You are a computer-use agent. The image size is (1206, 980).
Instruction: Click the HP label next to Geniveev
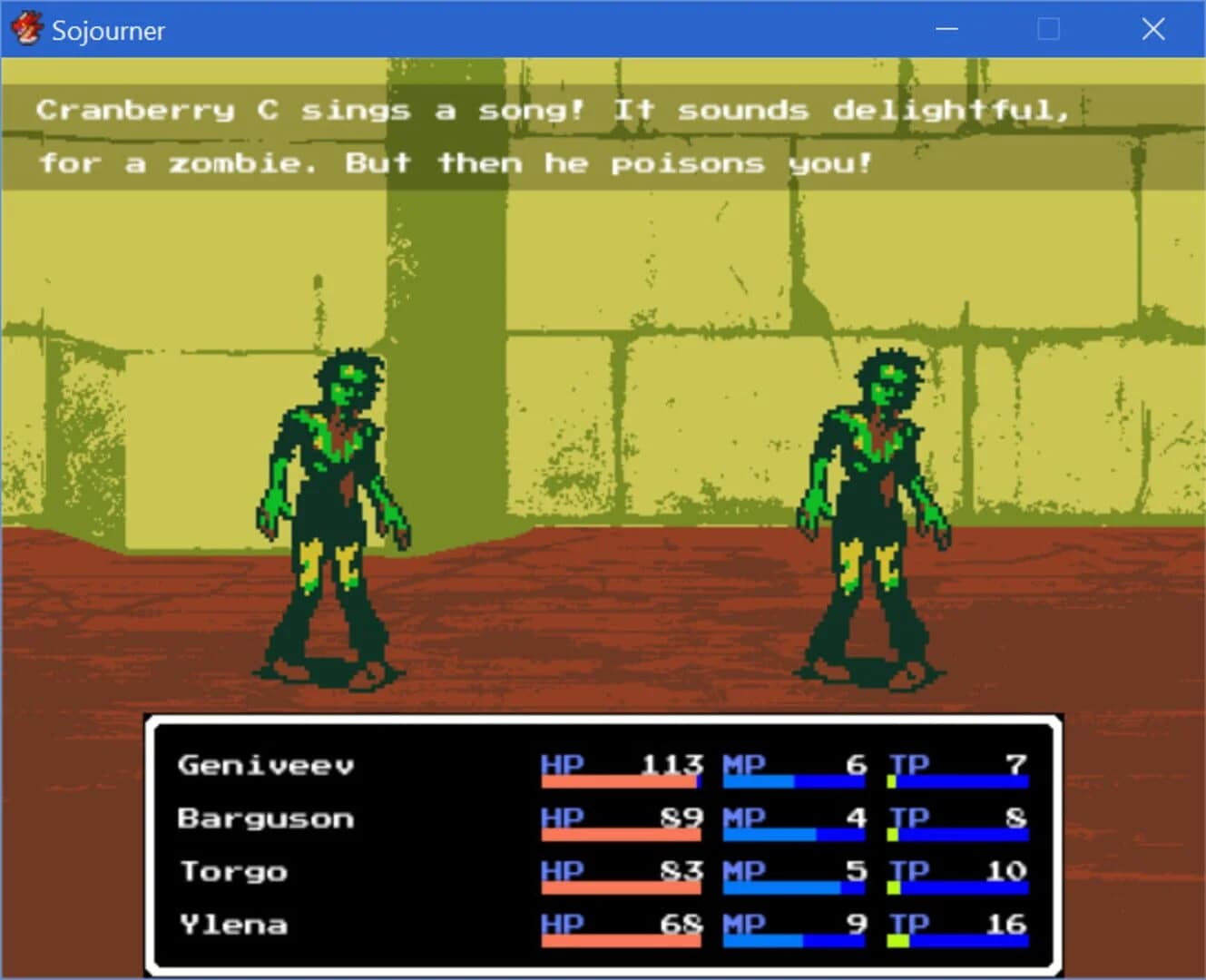click(x=560, y=765)
